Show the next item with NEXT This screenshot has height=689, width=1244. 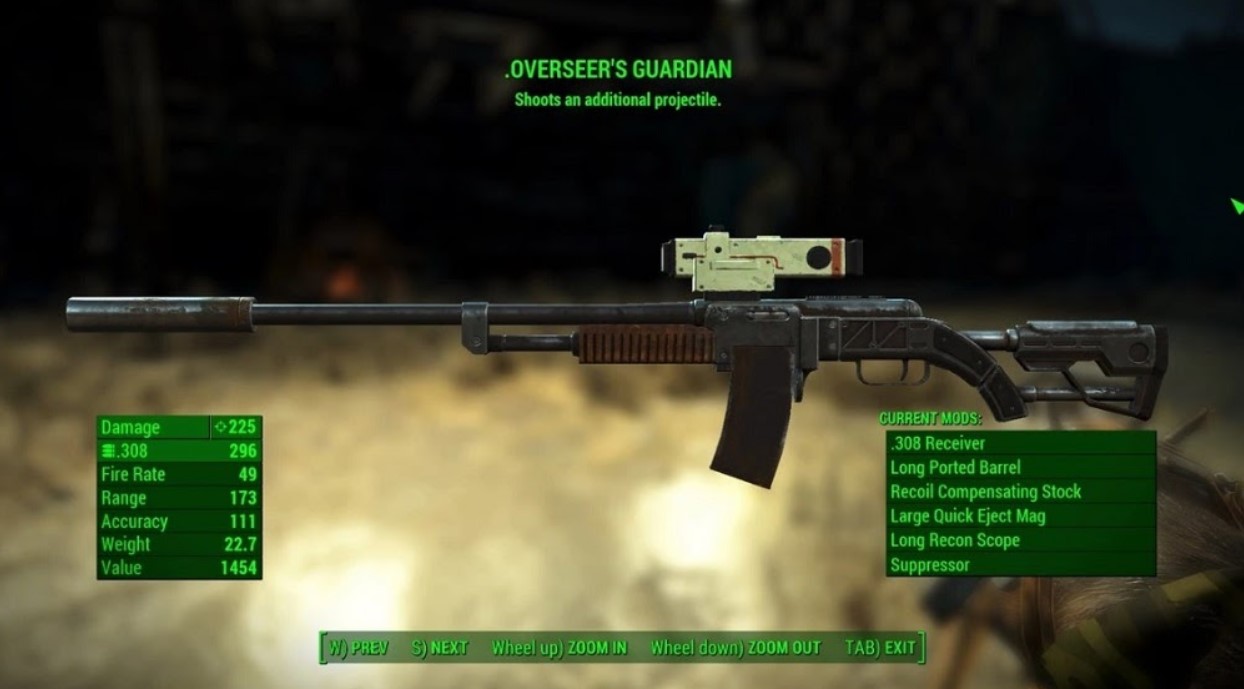(x=440, y=647)
